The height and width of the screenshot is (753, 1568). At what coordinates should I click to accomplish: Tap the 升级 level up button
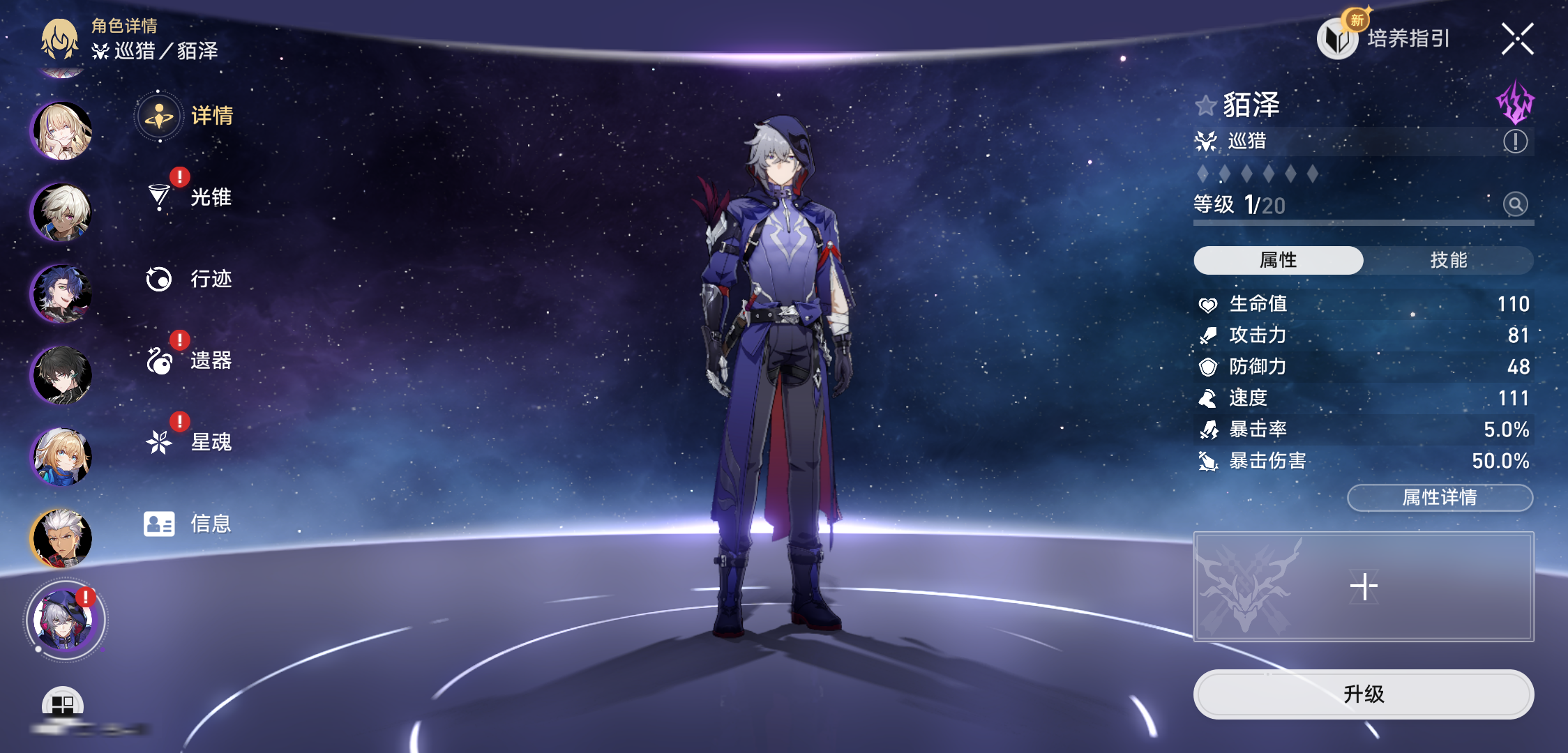pyautogui.click(x=1363, y=694)
